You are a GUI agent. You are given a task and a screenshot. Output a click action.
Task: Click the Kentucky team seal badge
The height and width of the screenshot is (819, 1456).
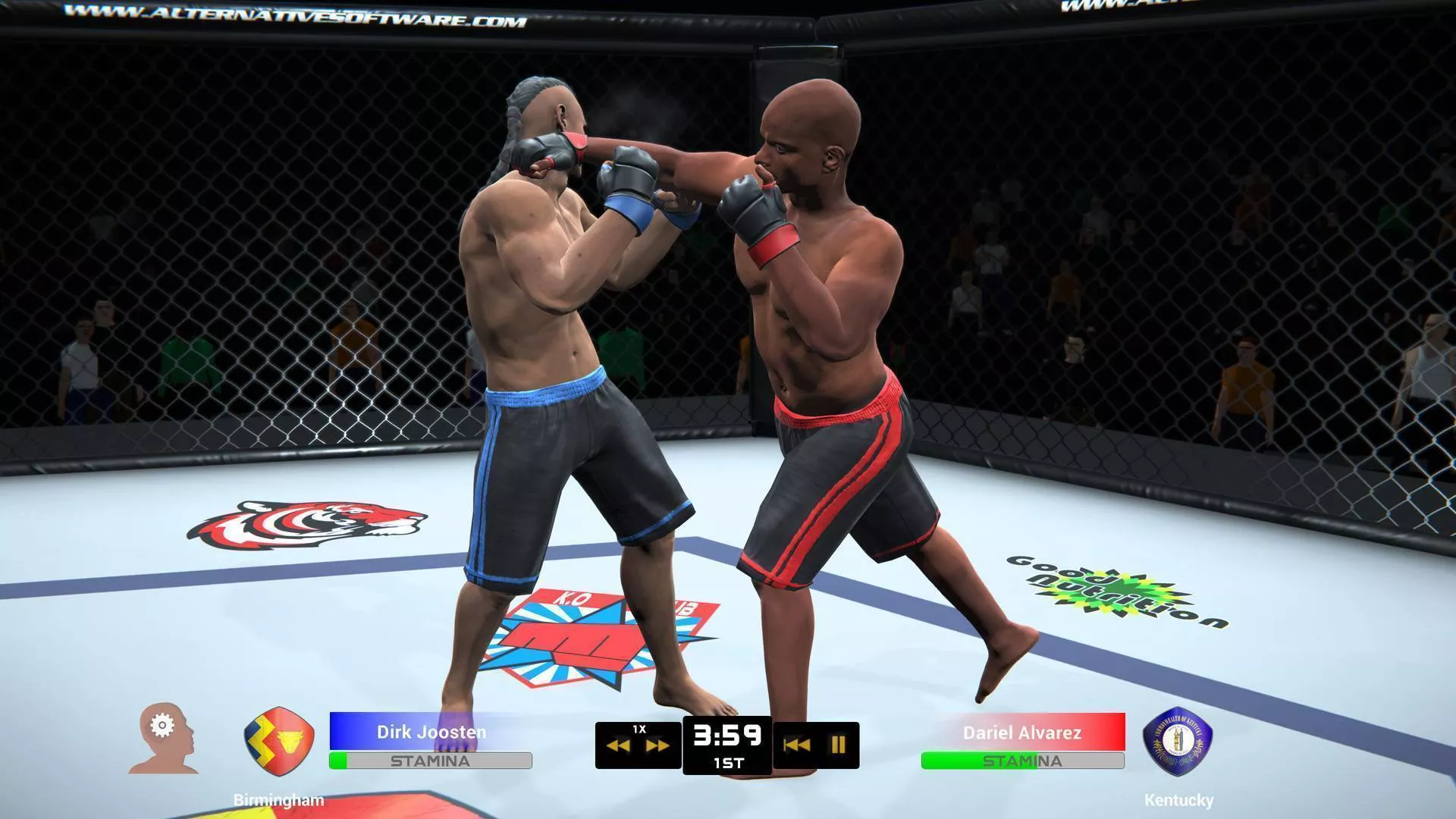pyautogui.click(x=1177, y=741)
